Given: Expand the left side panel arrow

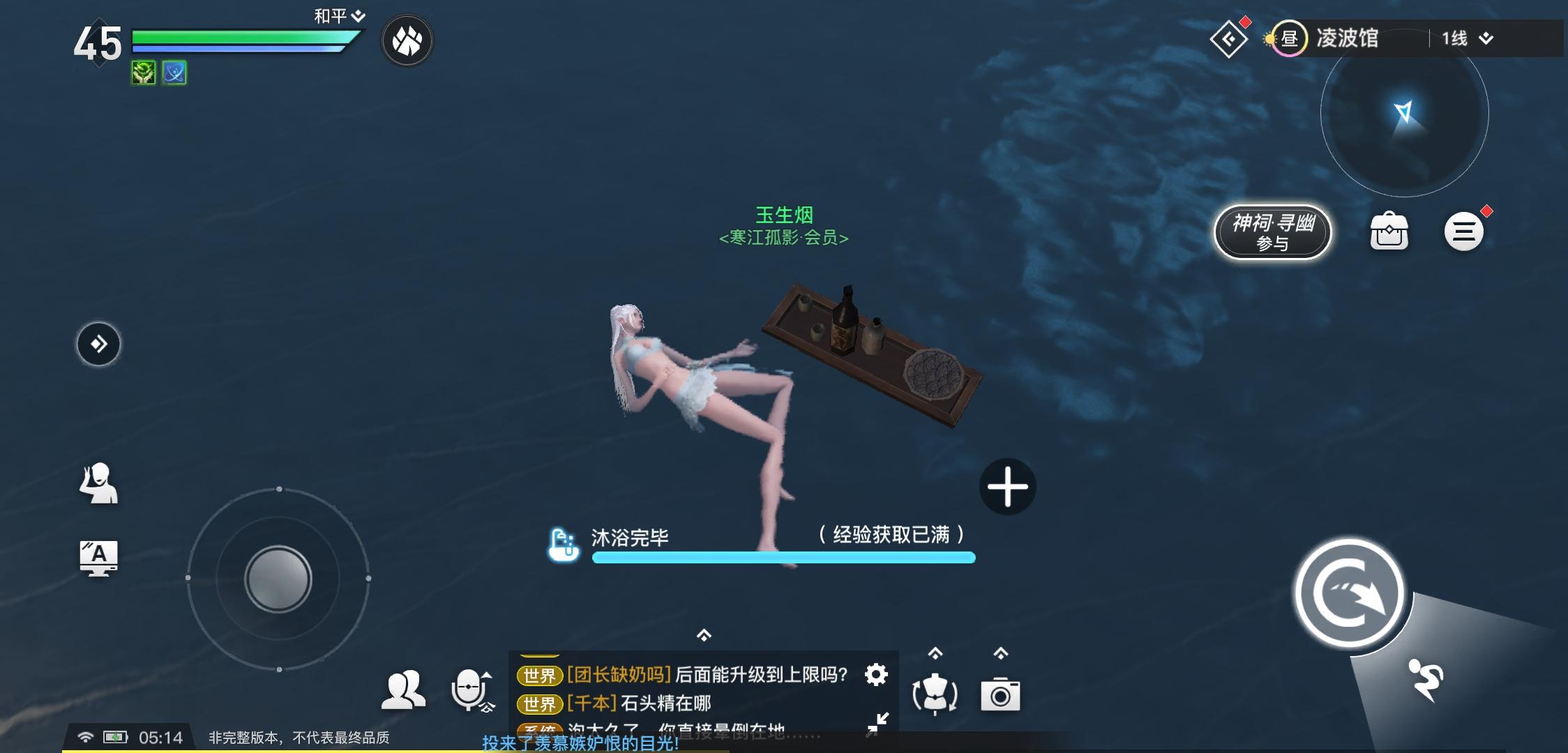Looking at the screenshot, I should click(98, 344).
